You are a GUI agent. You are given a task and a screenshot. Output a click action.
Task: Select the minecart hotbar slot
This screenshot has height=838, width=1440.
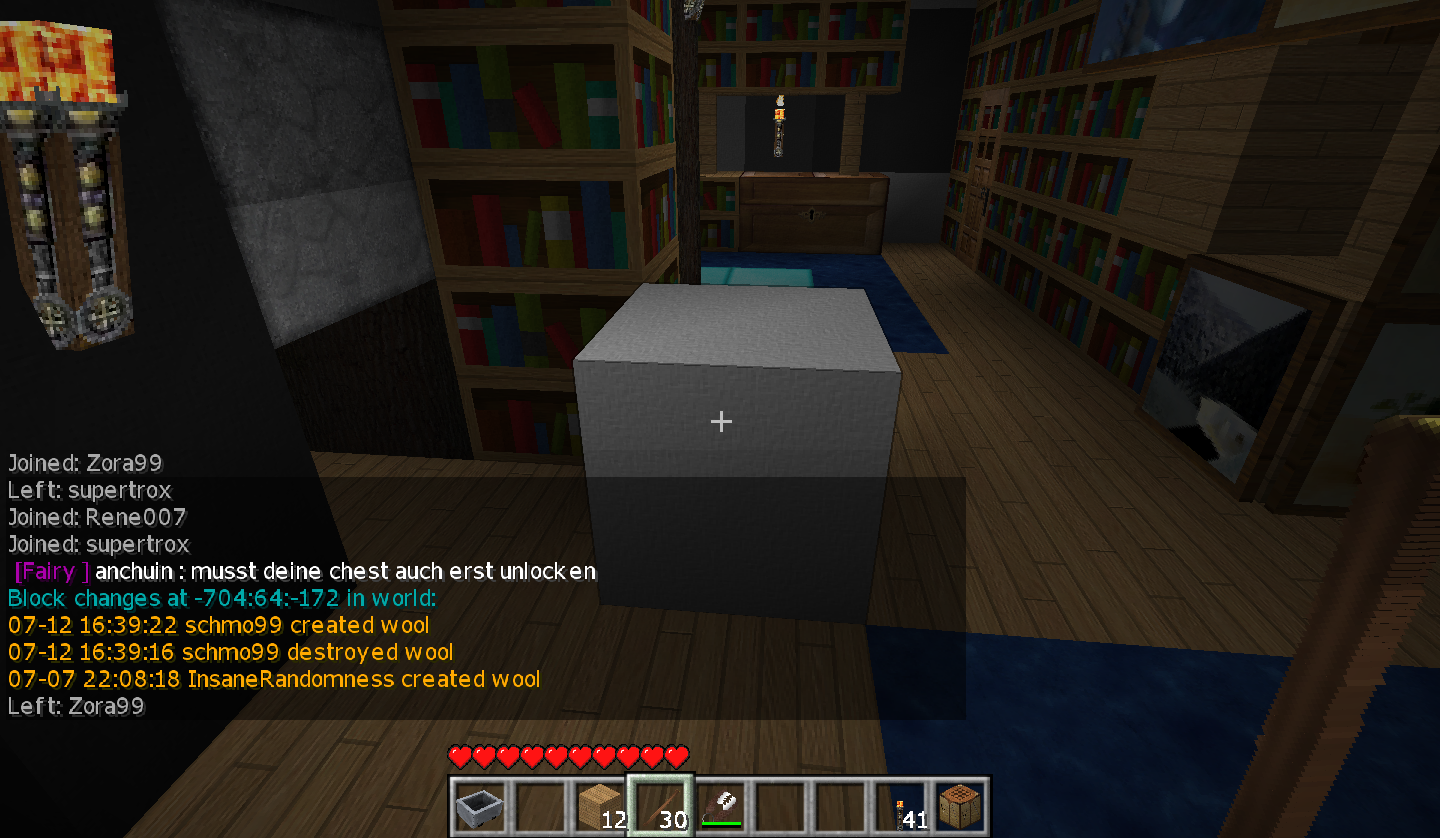tap(479, 806)
